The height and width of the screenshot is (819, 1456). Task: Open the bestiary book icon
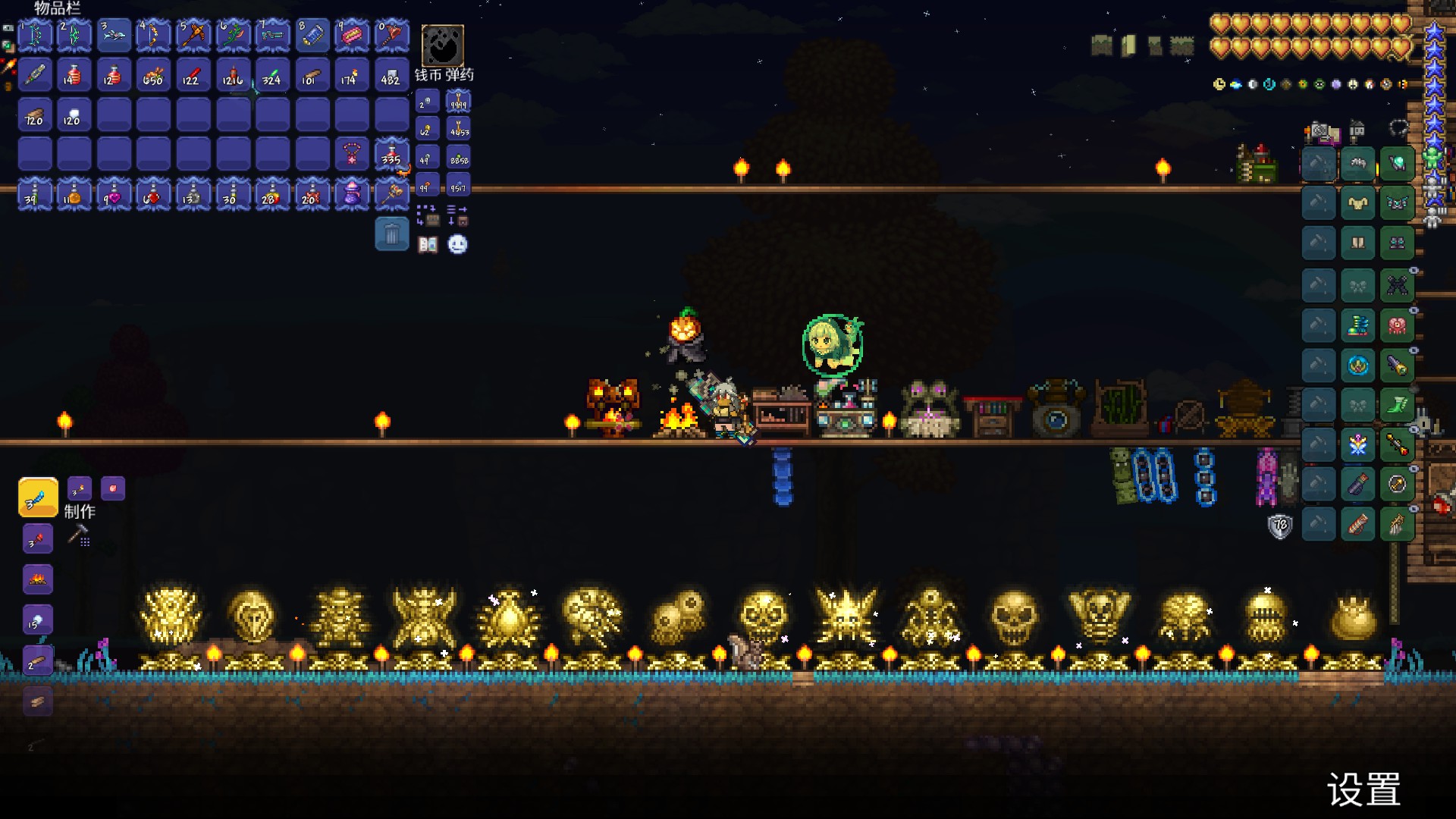click(x=428, y=244)
